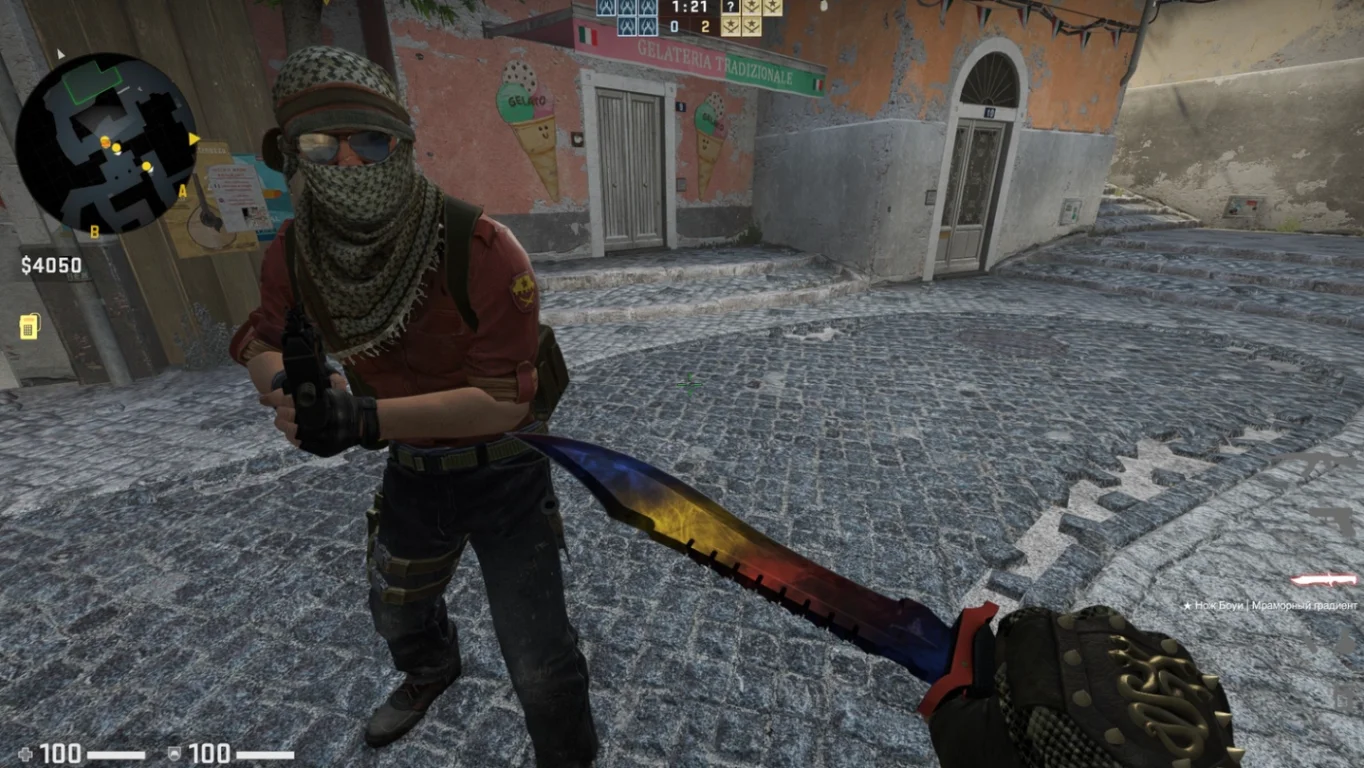
Task: Click the question mark player slot icon
Action: coord(730,6)
